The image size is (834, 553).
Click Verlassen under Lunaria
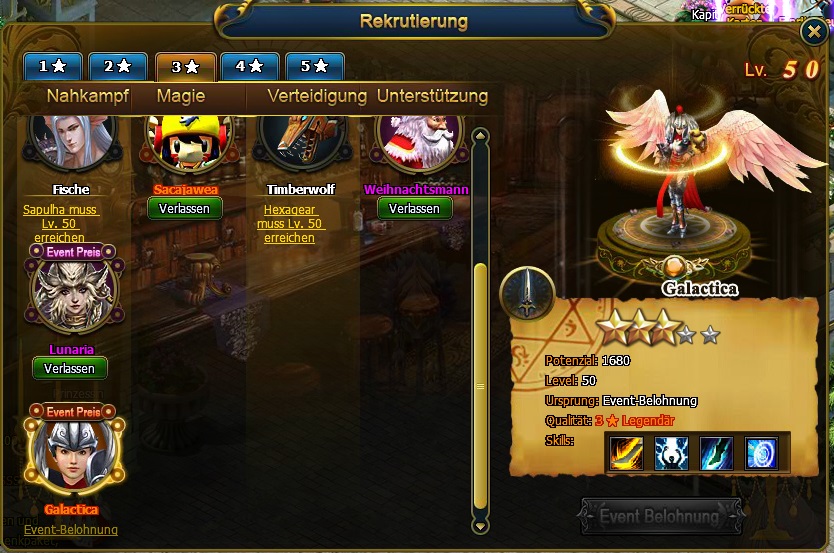pyautogui.click(x=70, y=368)
